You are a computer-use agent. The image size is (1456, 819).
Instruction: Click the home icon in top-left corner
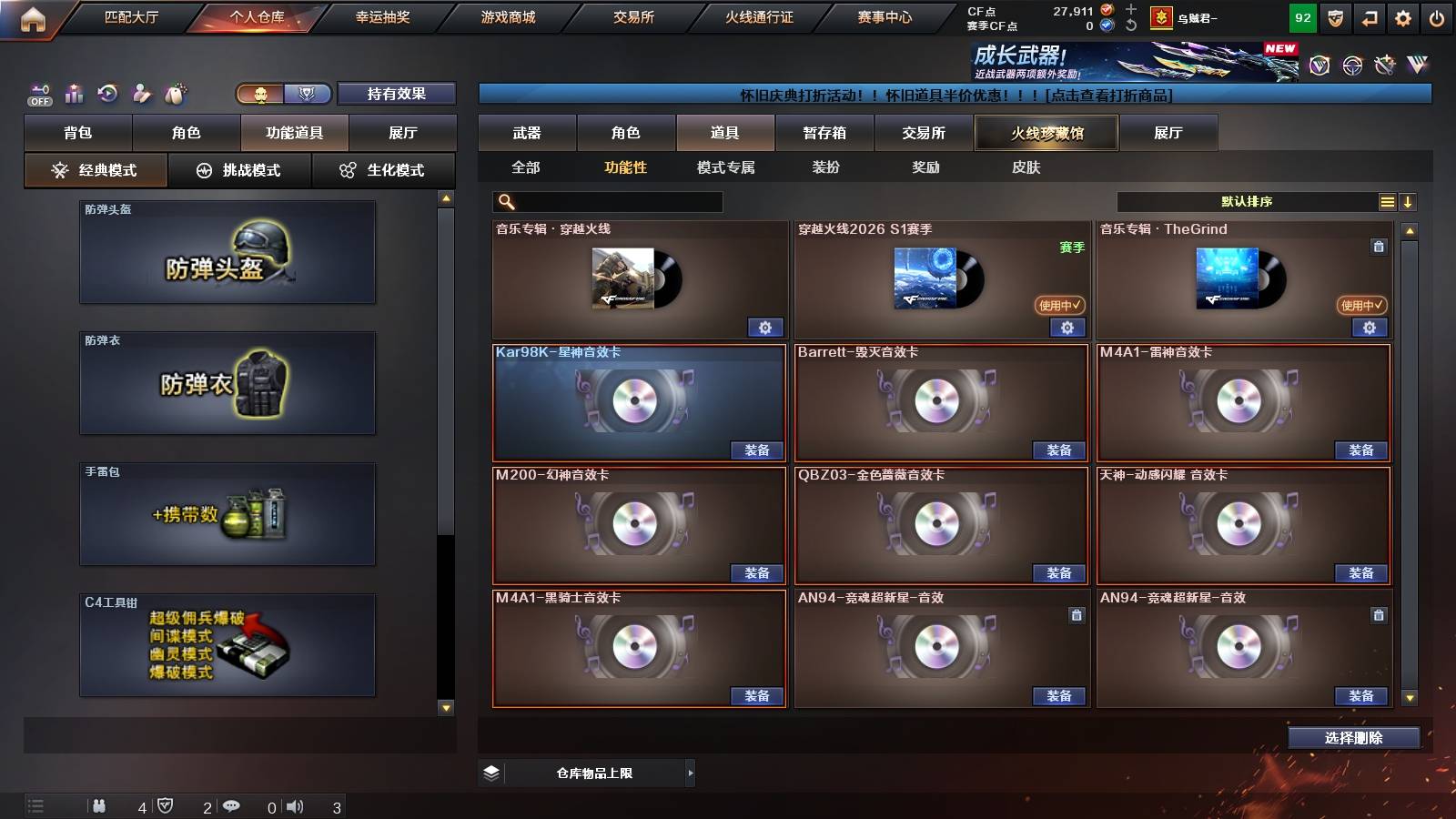33,16
